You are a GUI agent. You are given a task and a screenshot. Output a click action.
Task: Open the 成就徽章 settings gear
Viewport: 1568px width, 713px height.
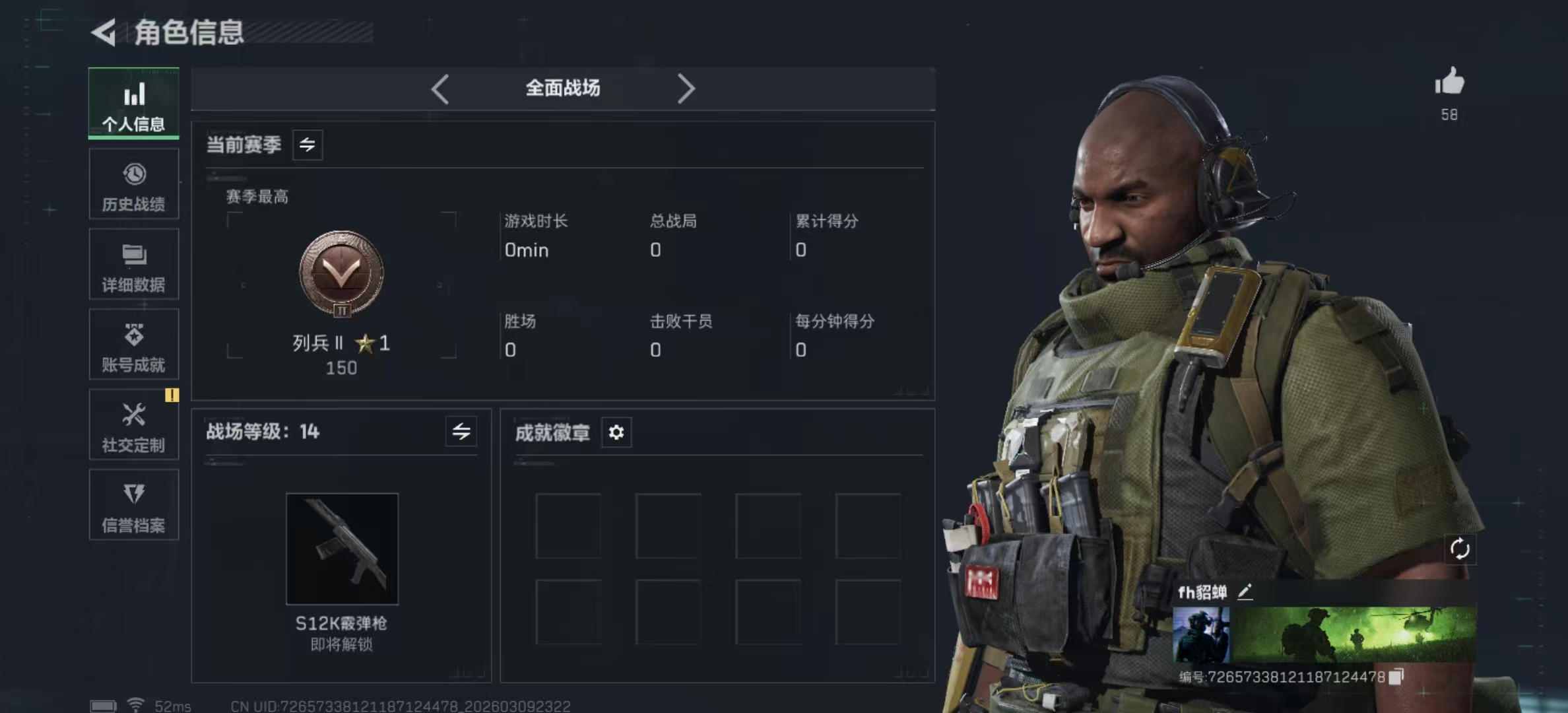pyautogui.click(x=616, y=432)
